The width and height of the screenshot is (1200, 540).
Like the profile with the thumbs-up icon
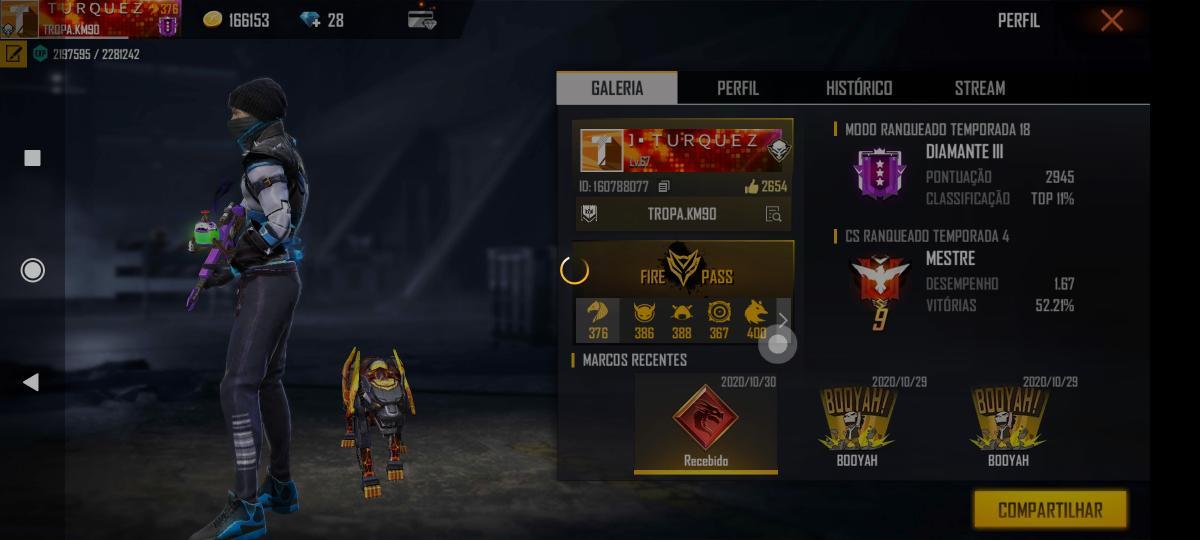(752, 187)
